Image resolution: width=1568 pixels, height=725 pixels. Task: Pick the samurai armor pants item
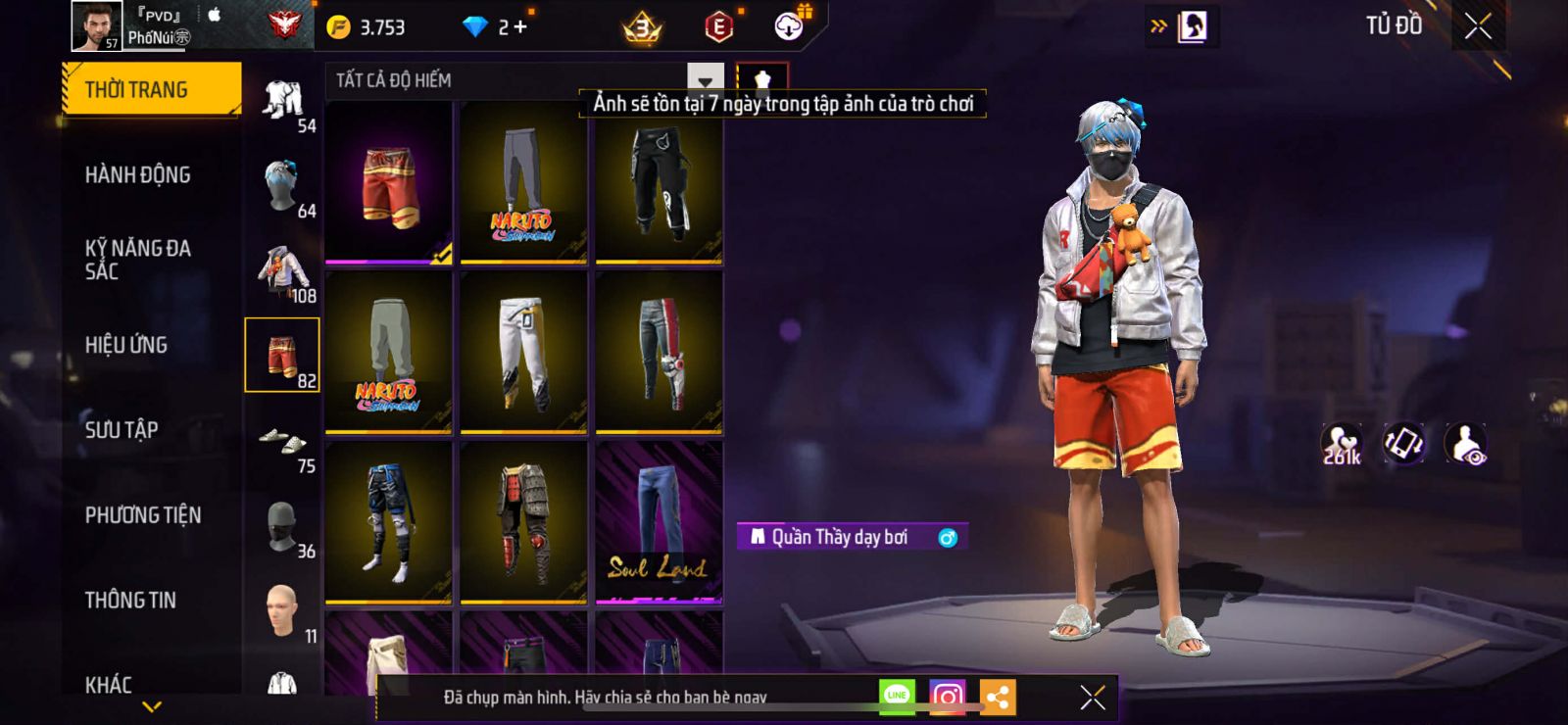(523, 521)
